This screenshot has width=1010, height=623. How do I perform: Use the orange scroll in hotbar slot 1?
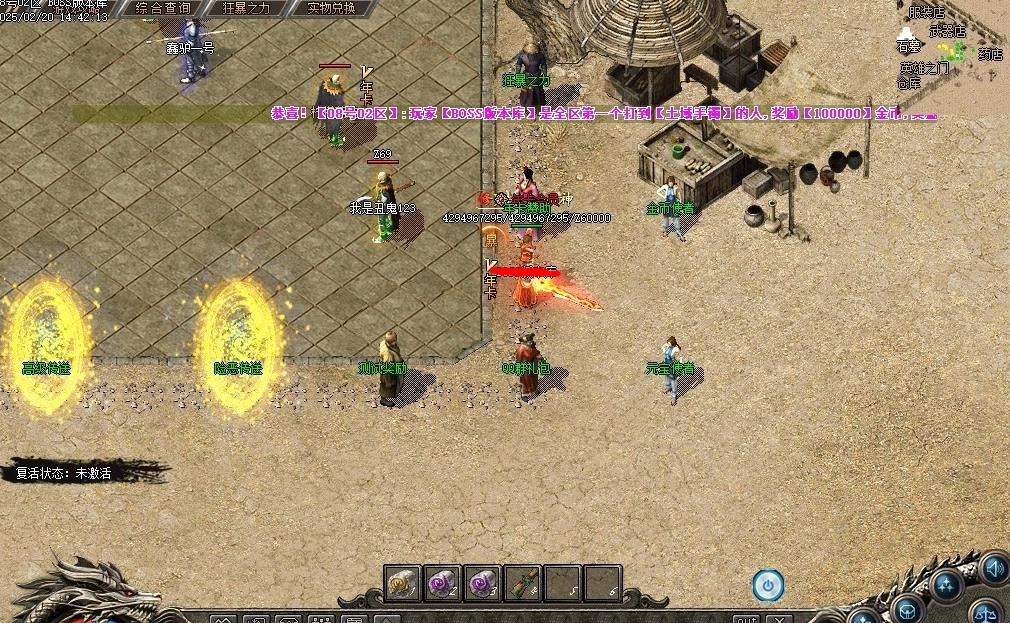405,583
